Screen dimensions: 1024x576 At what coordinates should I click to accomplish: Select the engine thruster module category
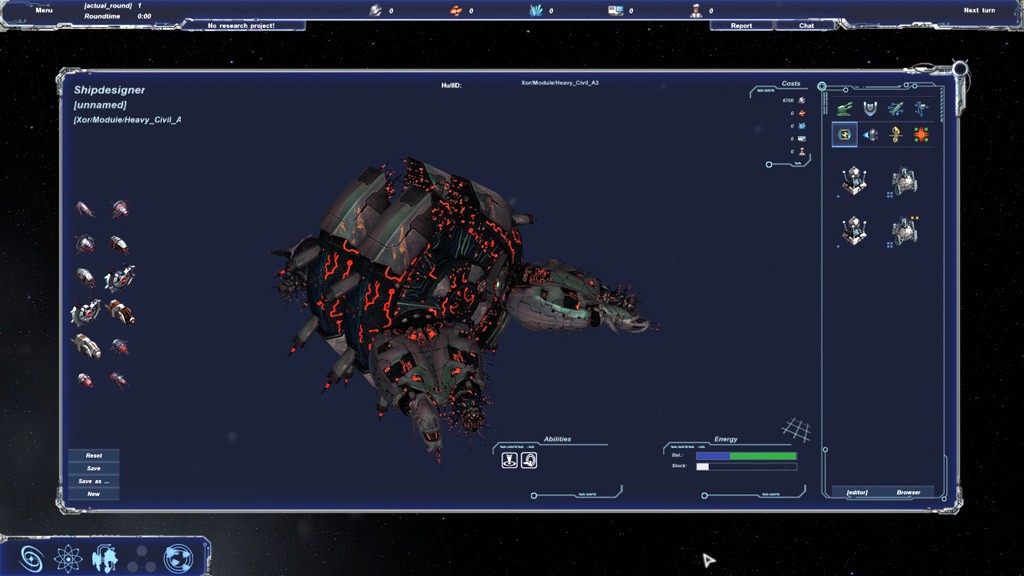click(x=870, y=134)
